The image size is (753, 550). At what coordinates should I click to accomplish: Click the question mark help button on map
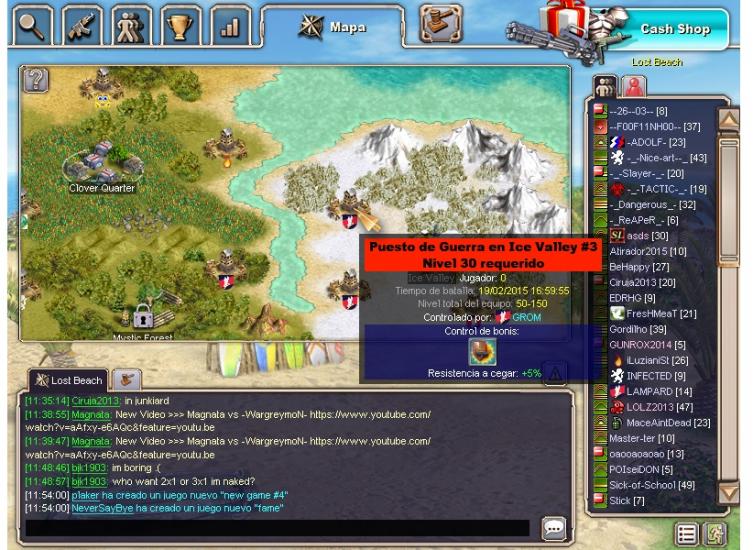coord(36,80)
